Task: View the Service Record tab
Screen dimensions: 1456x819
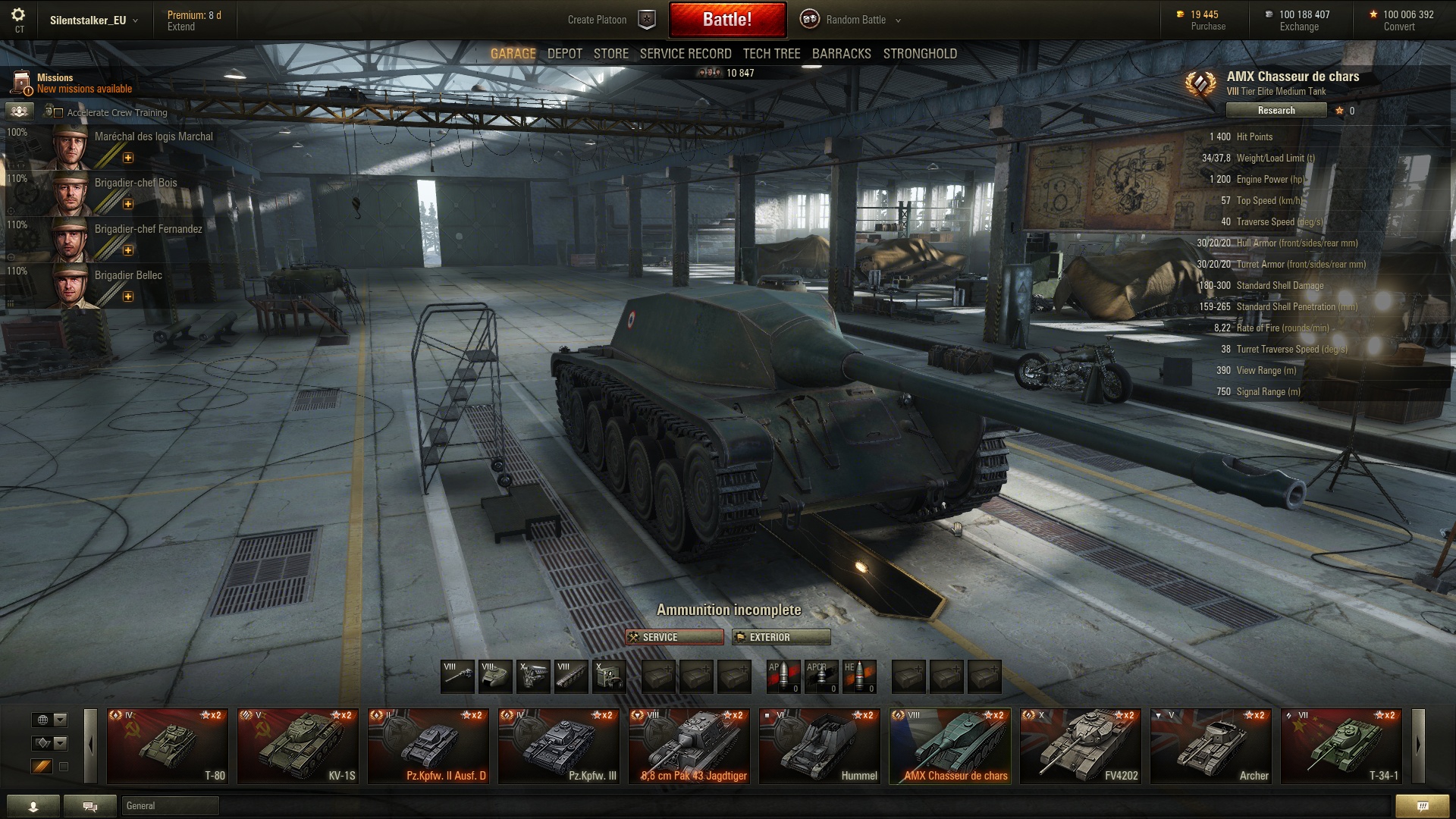Action: 685,54
